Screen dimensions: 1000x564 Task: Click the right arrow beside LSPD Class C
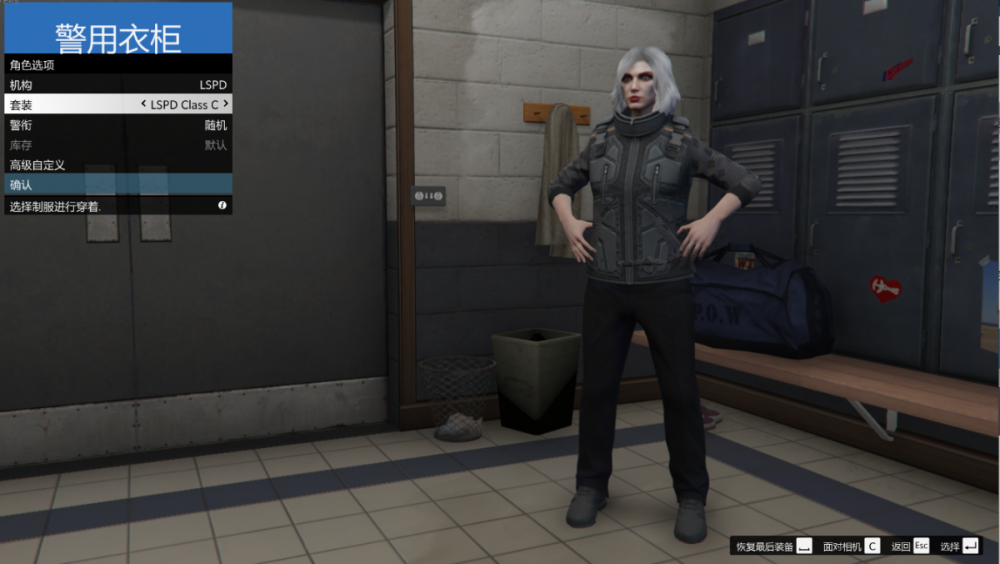tap(226, 104)
